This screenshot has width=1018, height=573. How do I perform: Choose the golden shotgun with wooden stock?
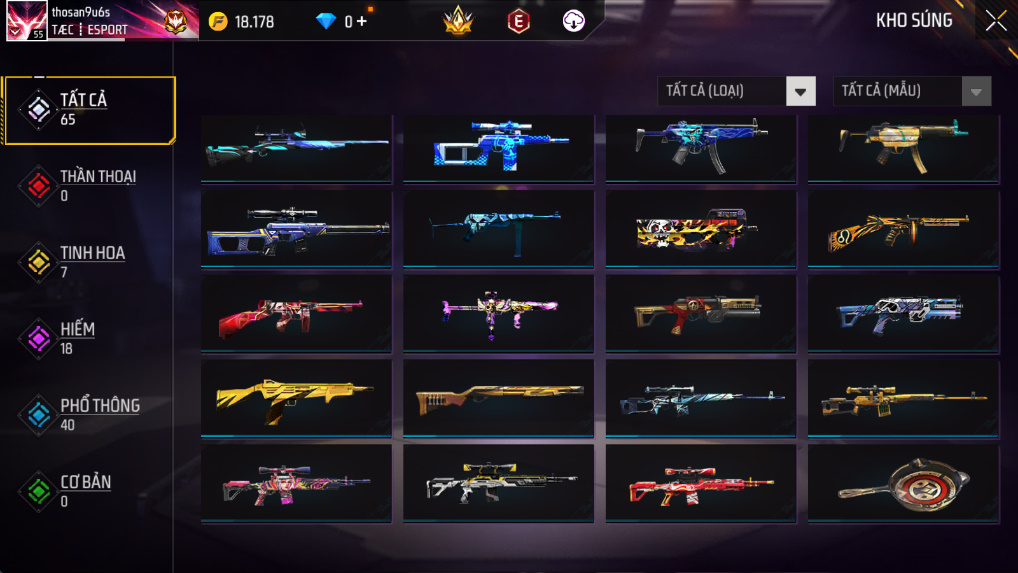[498, 400]
